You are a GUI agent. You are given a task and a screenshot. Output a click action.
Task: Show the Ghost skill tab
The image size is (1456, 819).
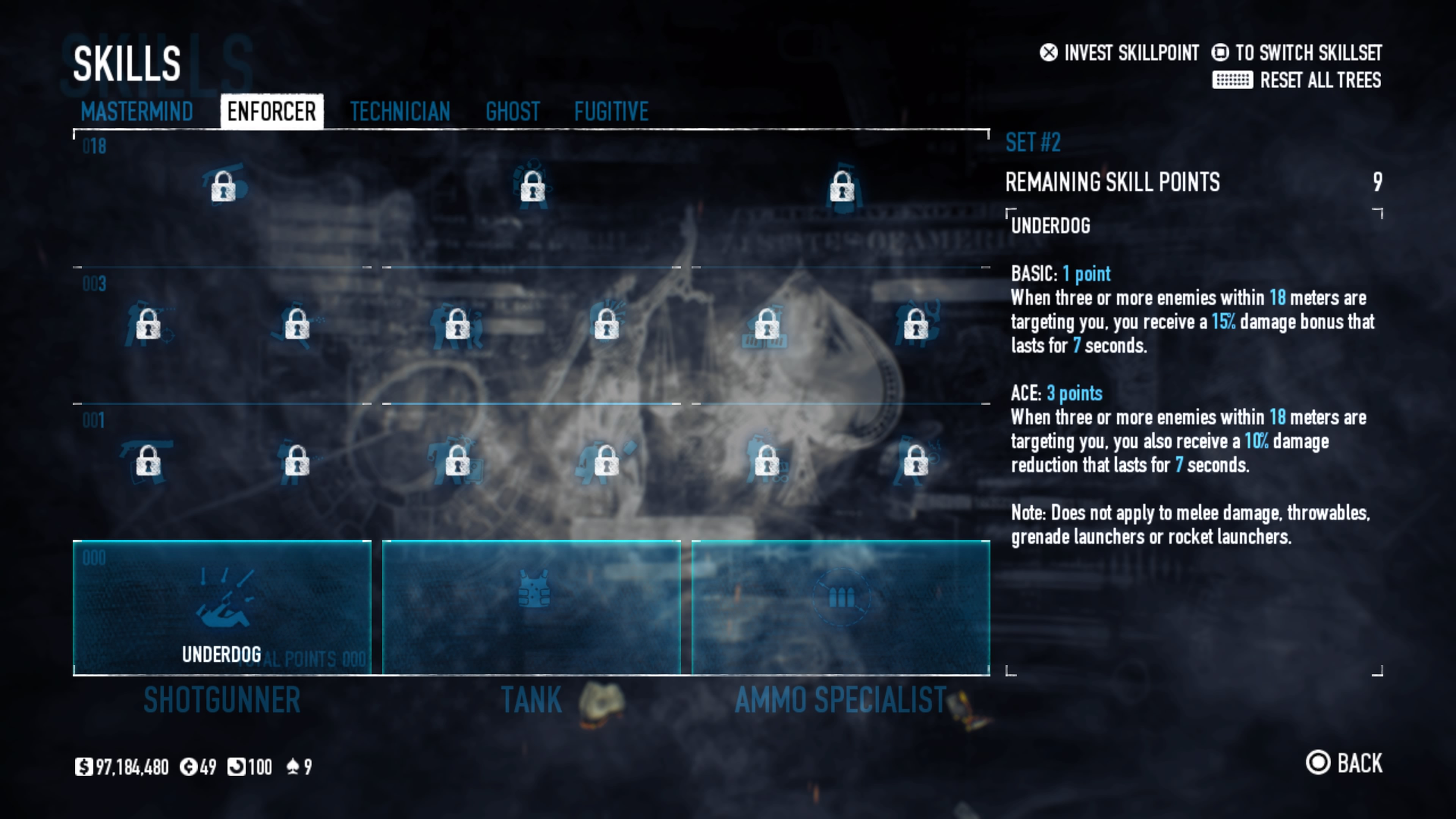(x=513, y=111)
